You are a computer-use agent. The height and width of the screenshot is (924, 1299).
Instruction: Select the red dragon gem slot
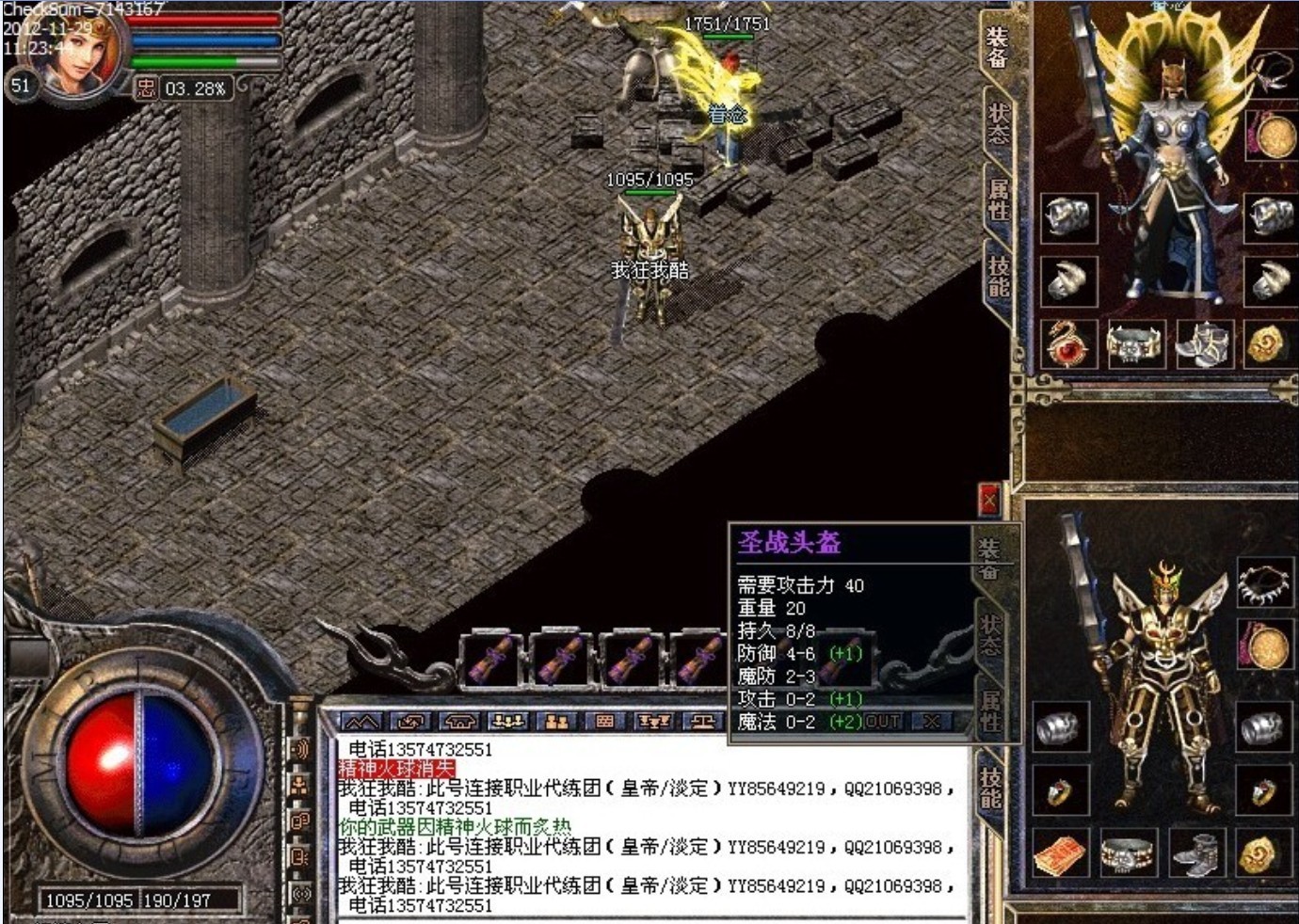(1068, 343)
